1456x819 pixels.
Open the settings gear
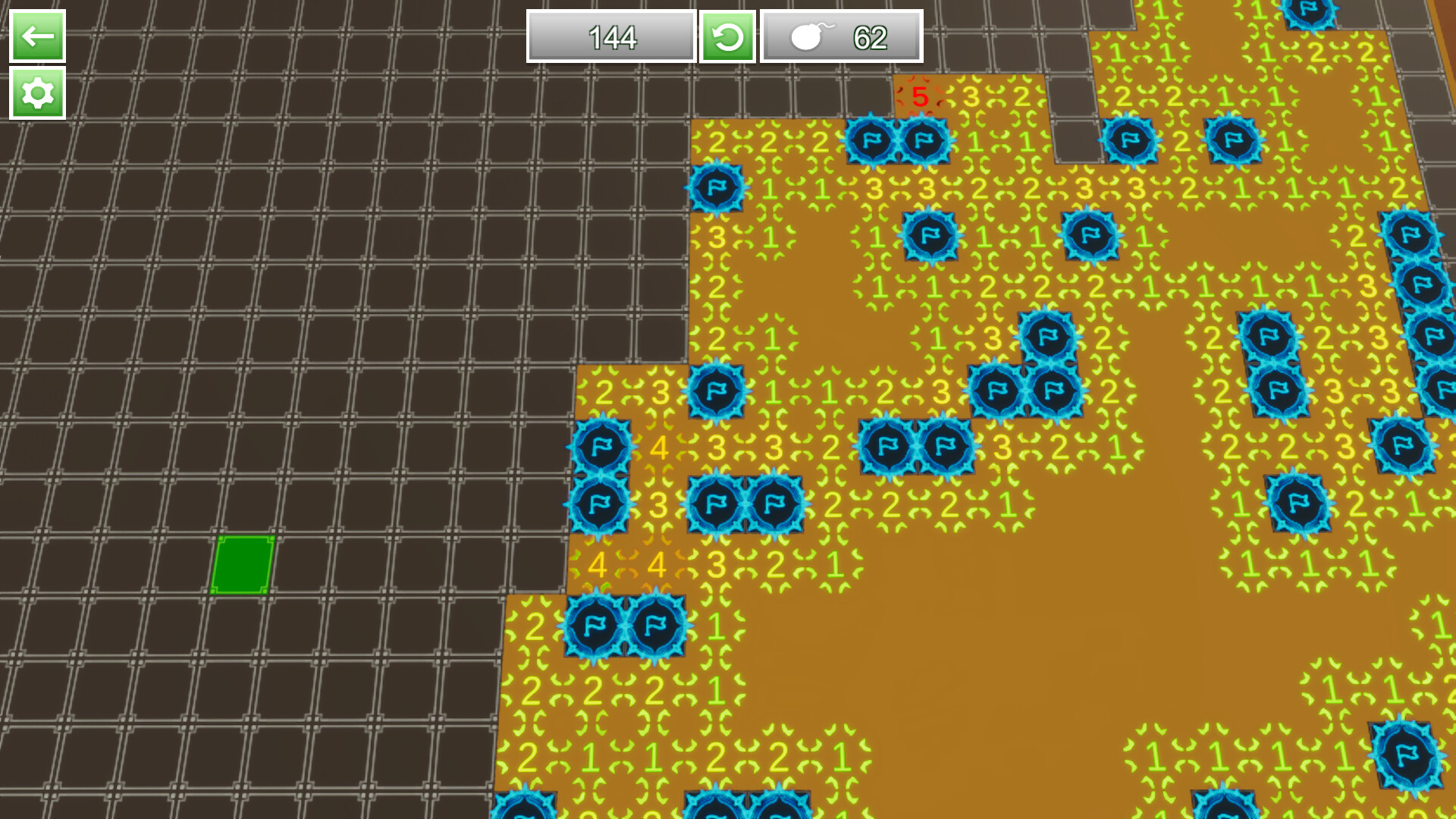[x=36, y=94]
